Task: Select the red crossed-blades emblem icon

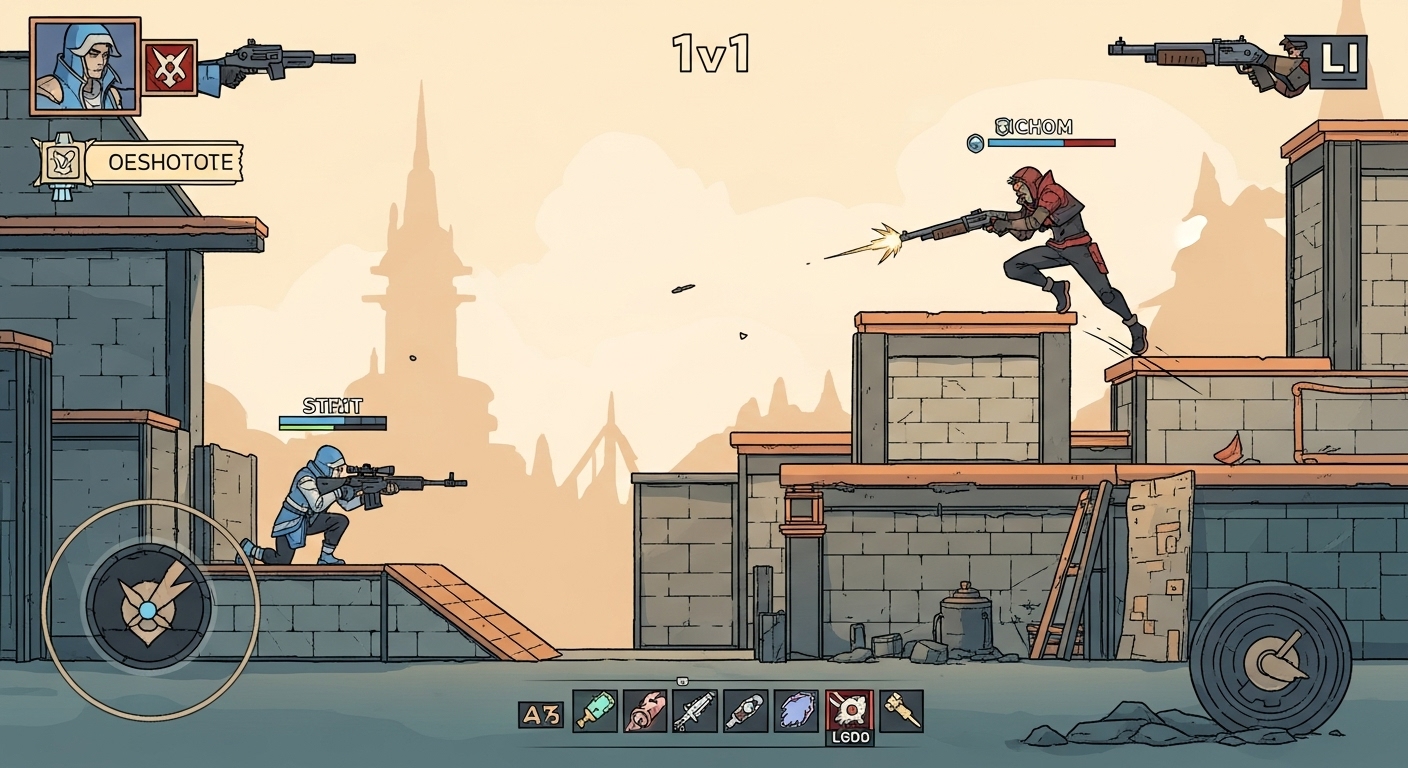Action: pos(169,67)
